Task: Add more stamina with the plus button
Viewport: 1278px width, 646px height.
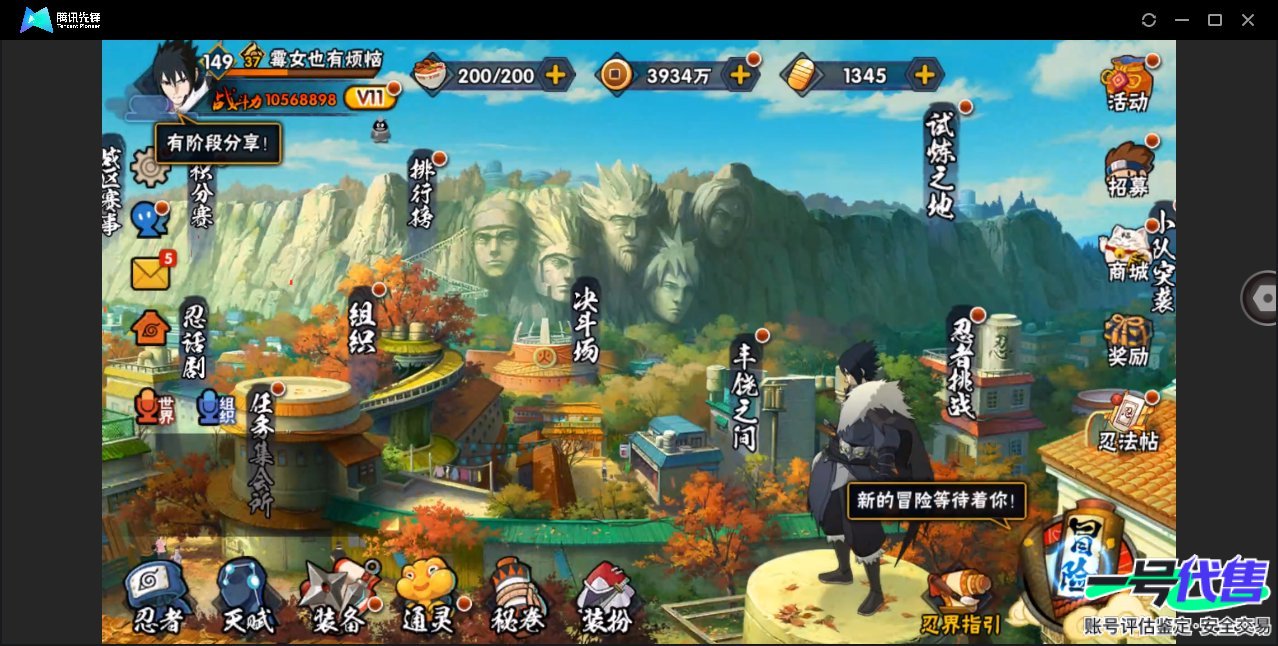Action: click(555, 74)
